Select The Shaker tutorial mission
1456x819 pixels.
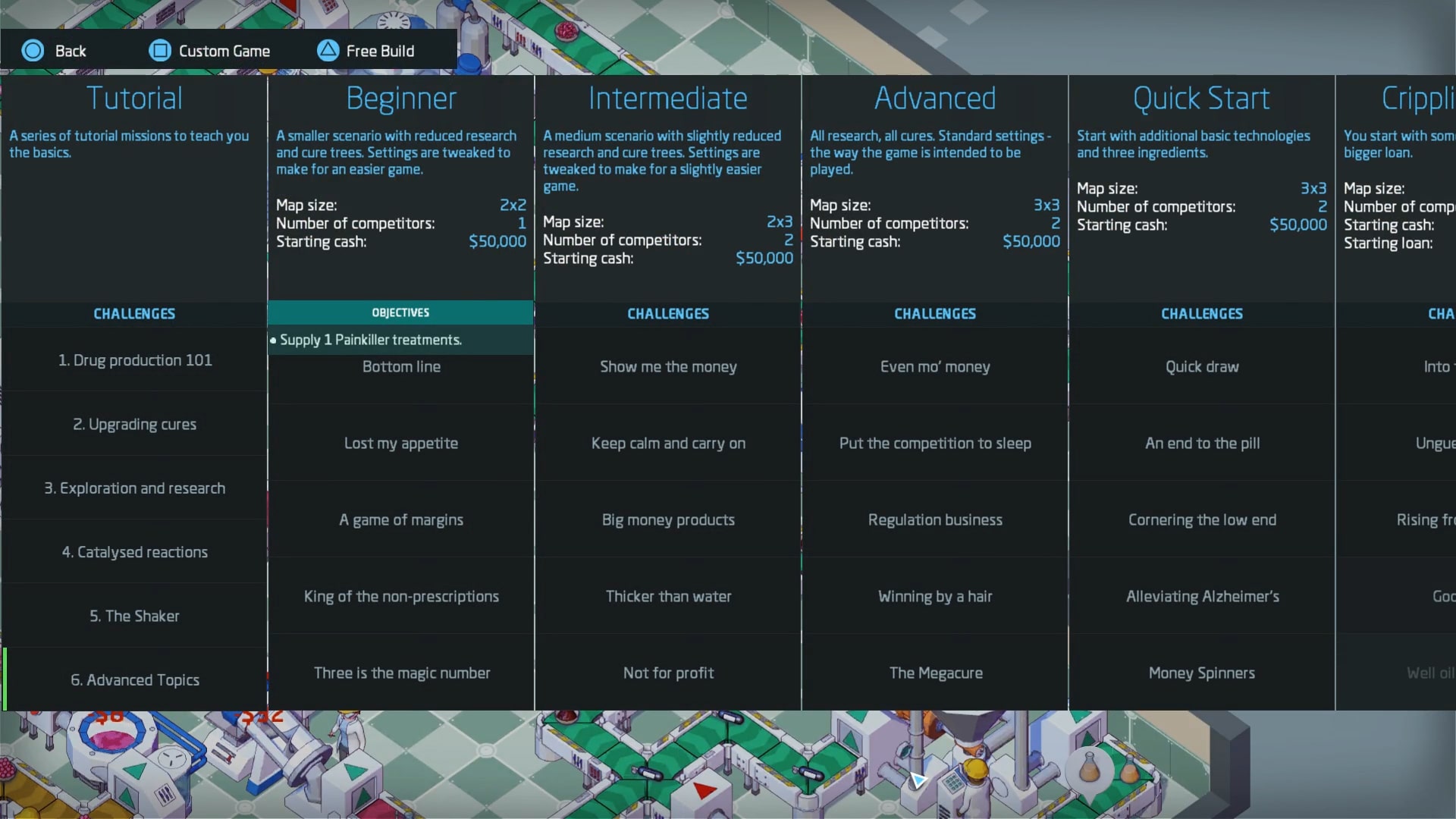[135, 616]
